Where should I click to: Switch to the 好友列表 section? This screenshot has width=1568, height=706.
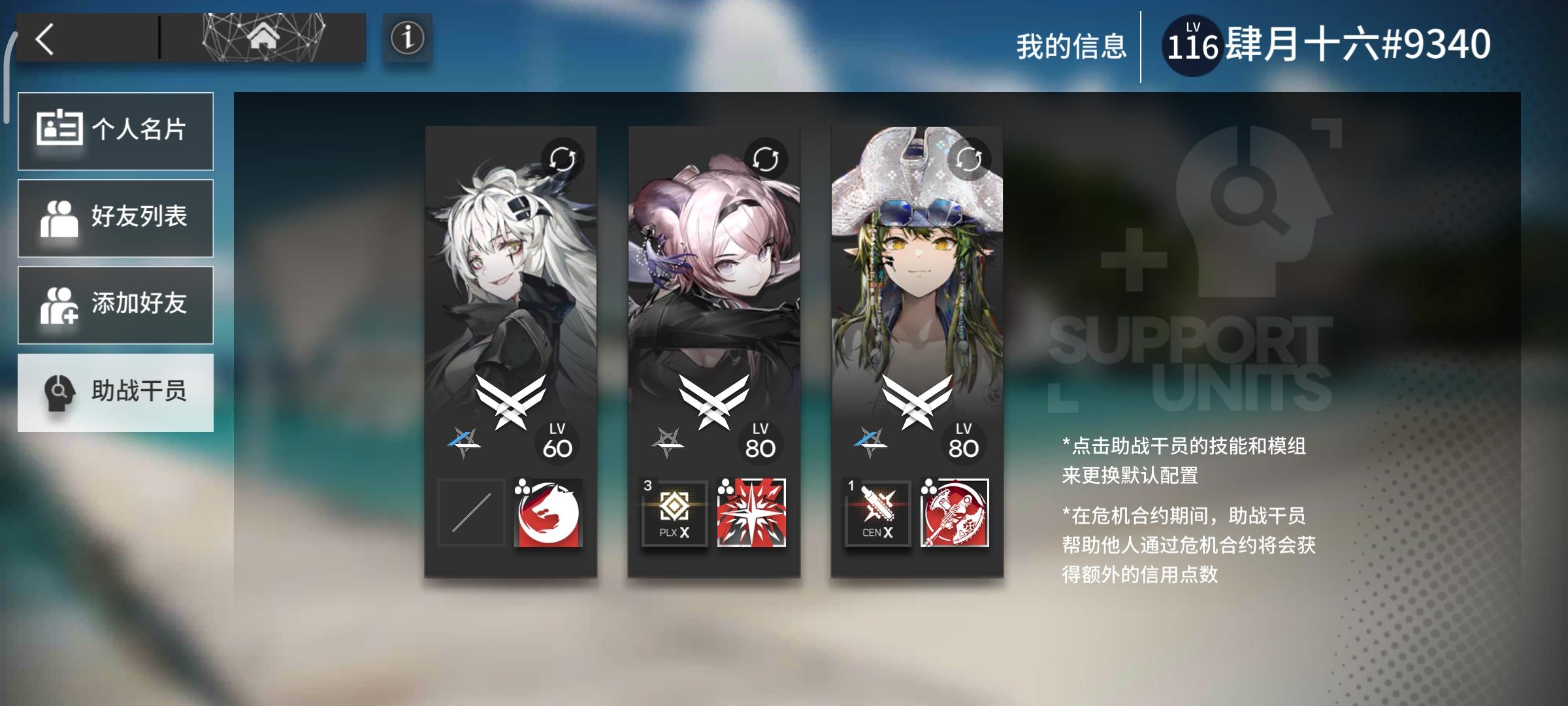pyautogui.click(x=116, y=218)
